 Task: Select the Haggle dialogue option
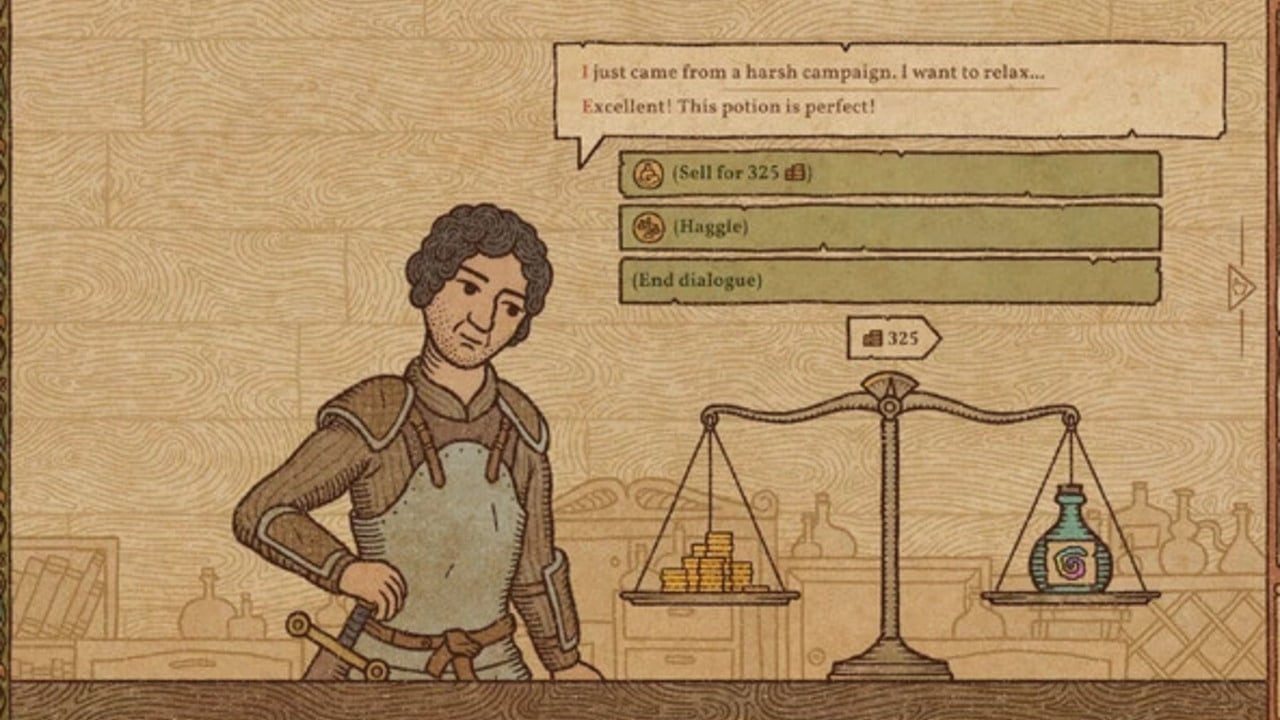(889, 228)
